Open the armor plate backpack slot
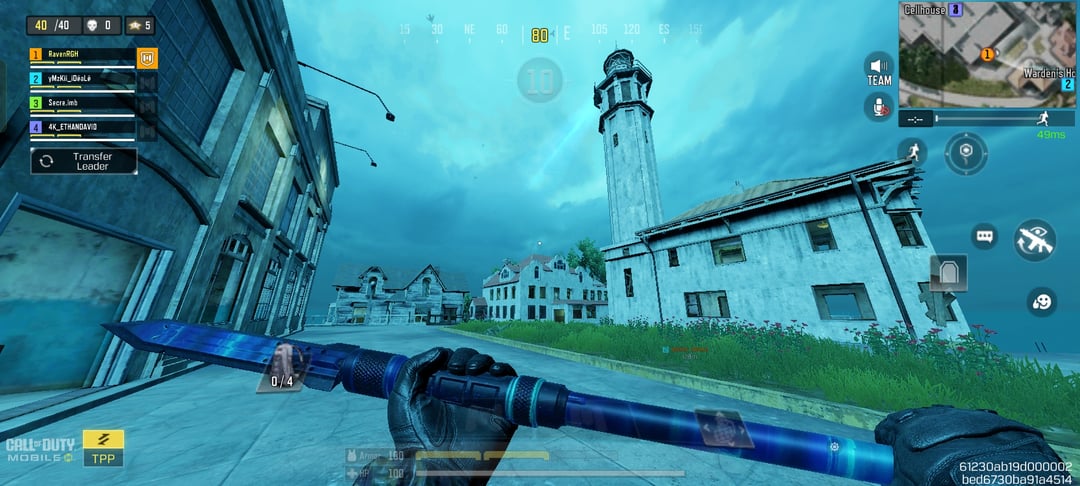Screen dimensions: 1080x486 (x=947, y=271)
